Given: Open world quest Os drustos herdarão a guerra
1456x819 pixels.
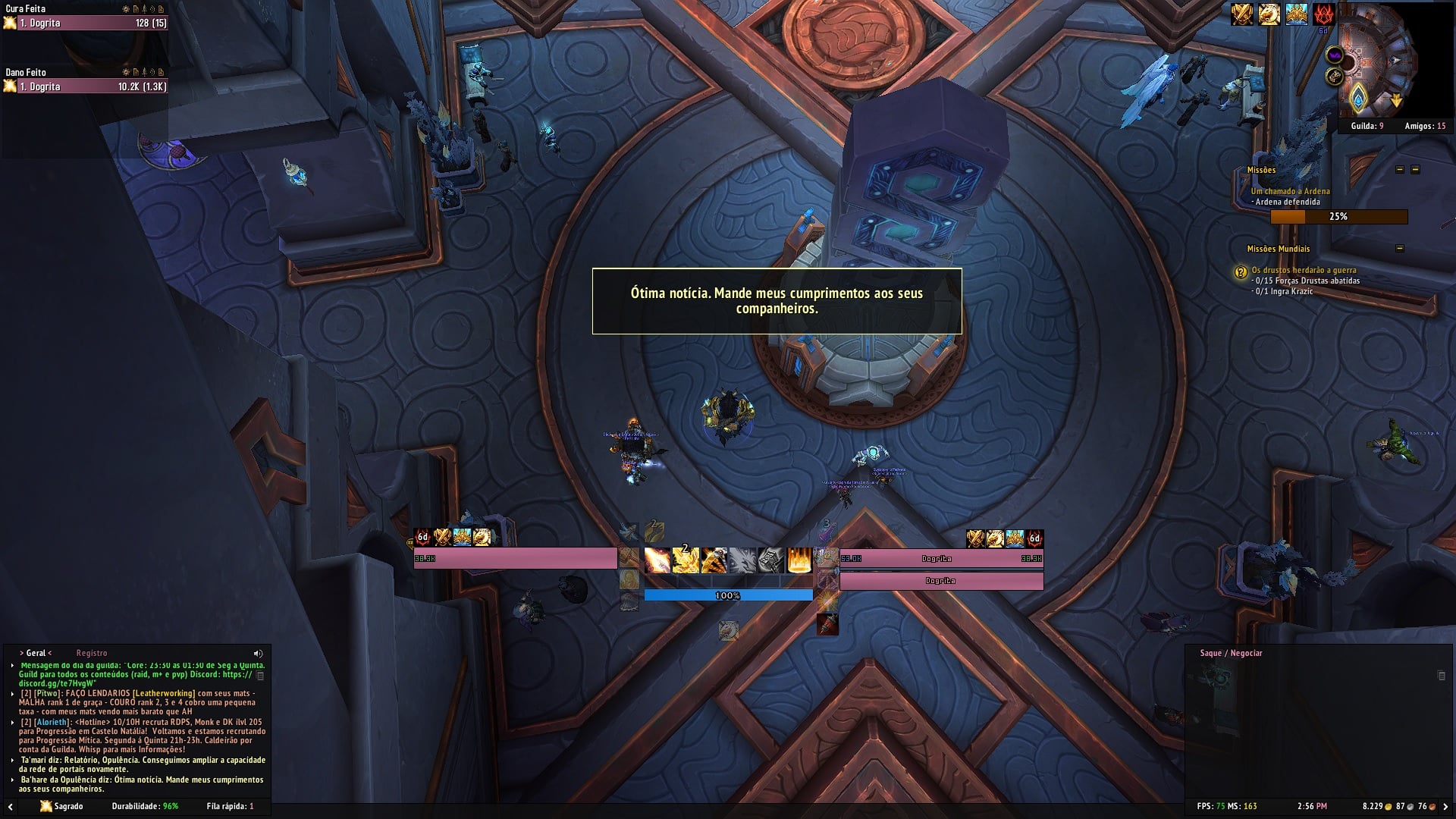Looking at the screenshot, I should 1304,270.
